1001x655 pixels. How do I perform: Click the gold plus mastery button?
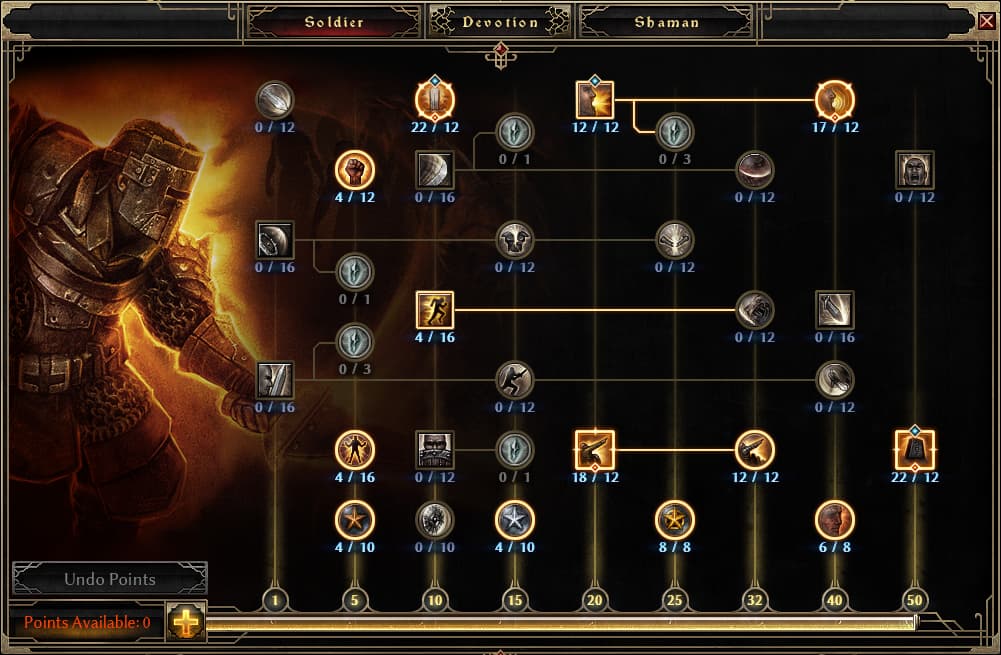(x=185, y=622)
